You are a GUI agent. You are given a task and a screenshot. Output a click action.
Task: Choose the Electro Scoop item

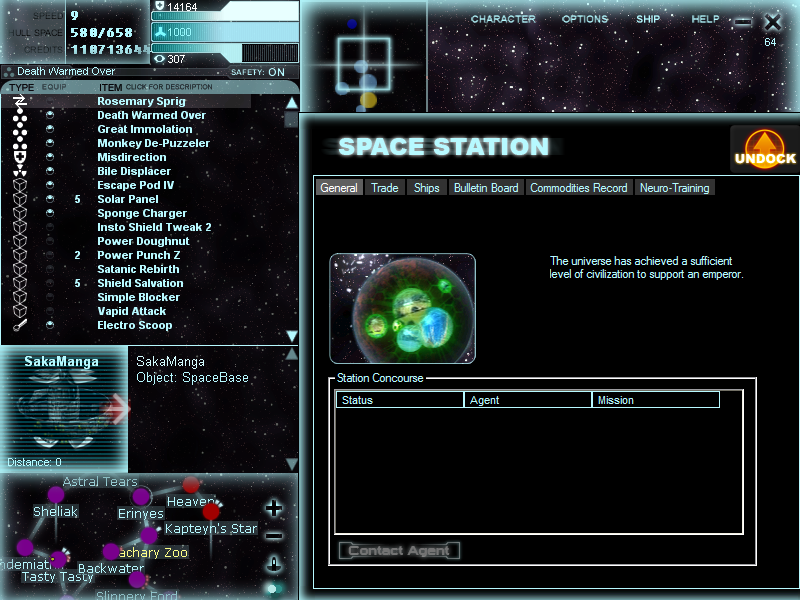[134, 325]
